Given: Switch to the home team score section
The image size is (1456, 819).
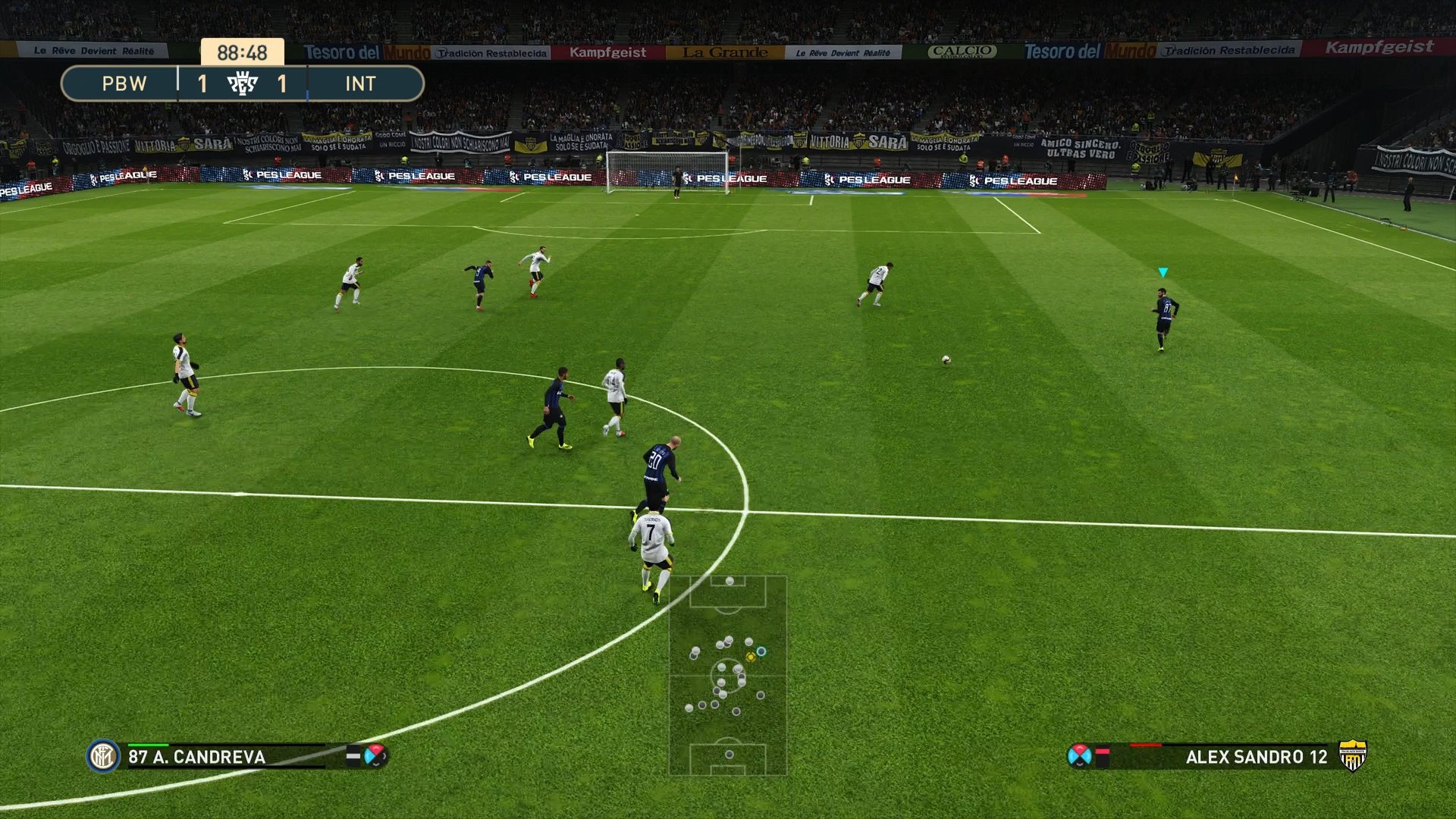Looking at the screenshot, I should [202, 84].
